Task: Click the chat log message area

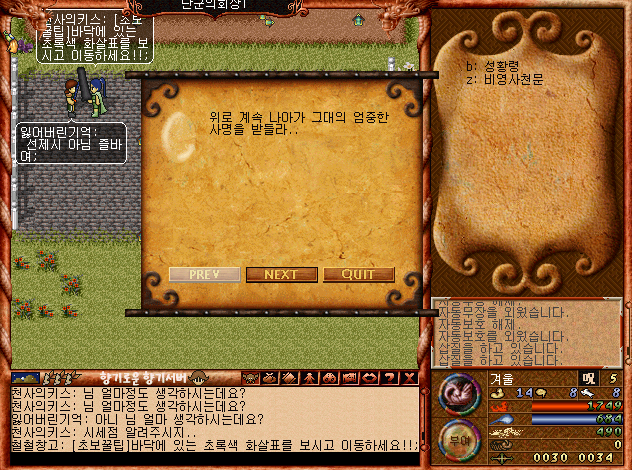Action: pyautogui.click(x=210, y=419)
